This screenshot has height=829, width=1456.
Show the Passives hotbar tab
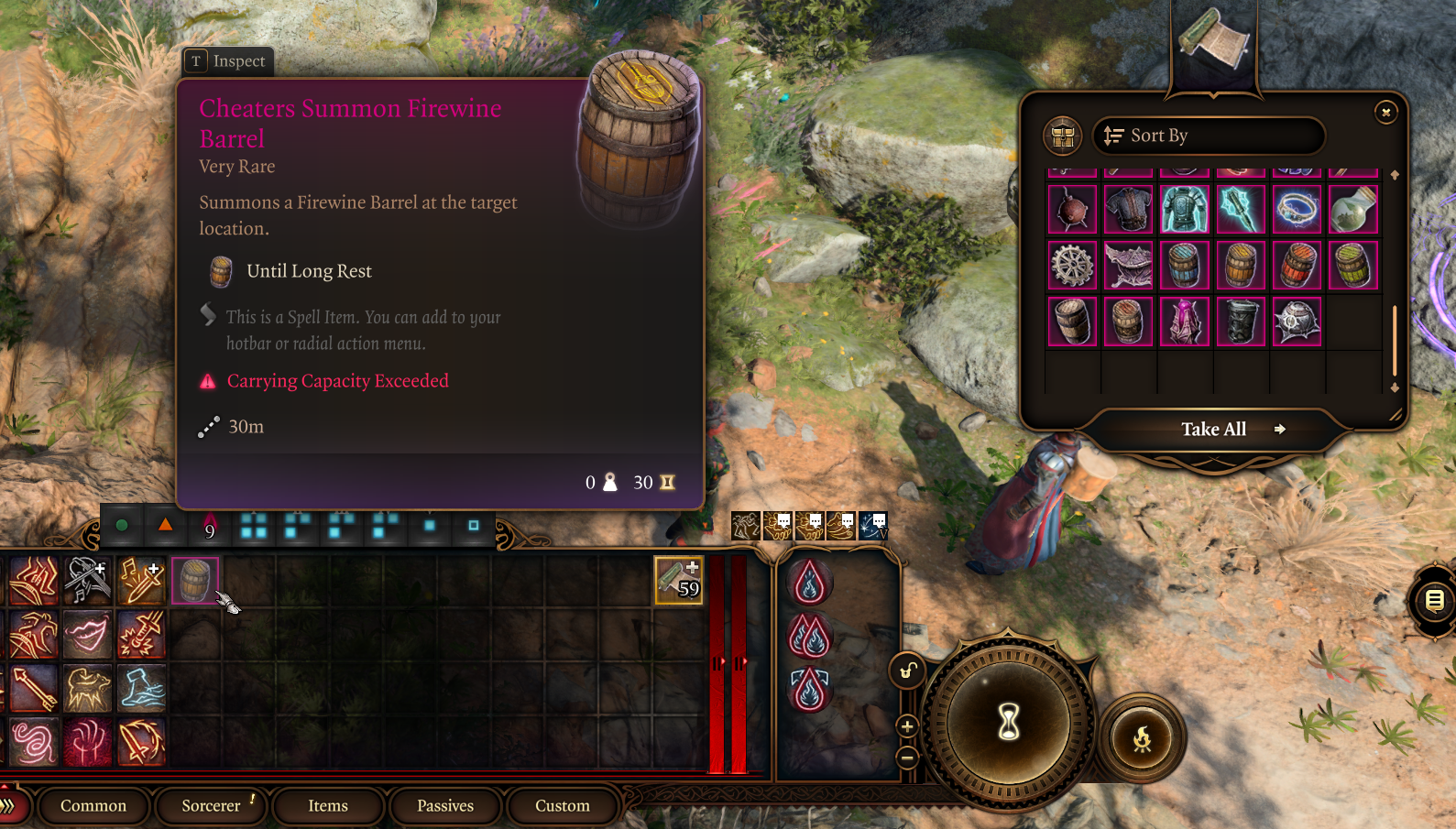pos(445,805)
